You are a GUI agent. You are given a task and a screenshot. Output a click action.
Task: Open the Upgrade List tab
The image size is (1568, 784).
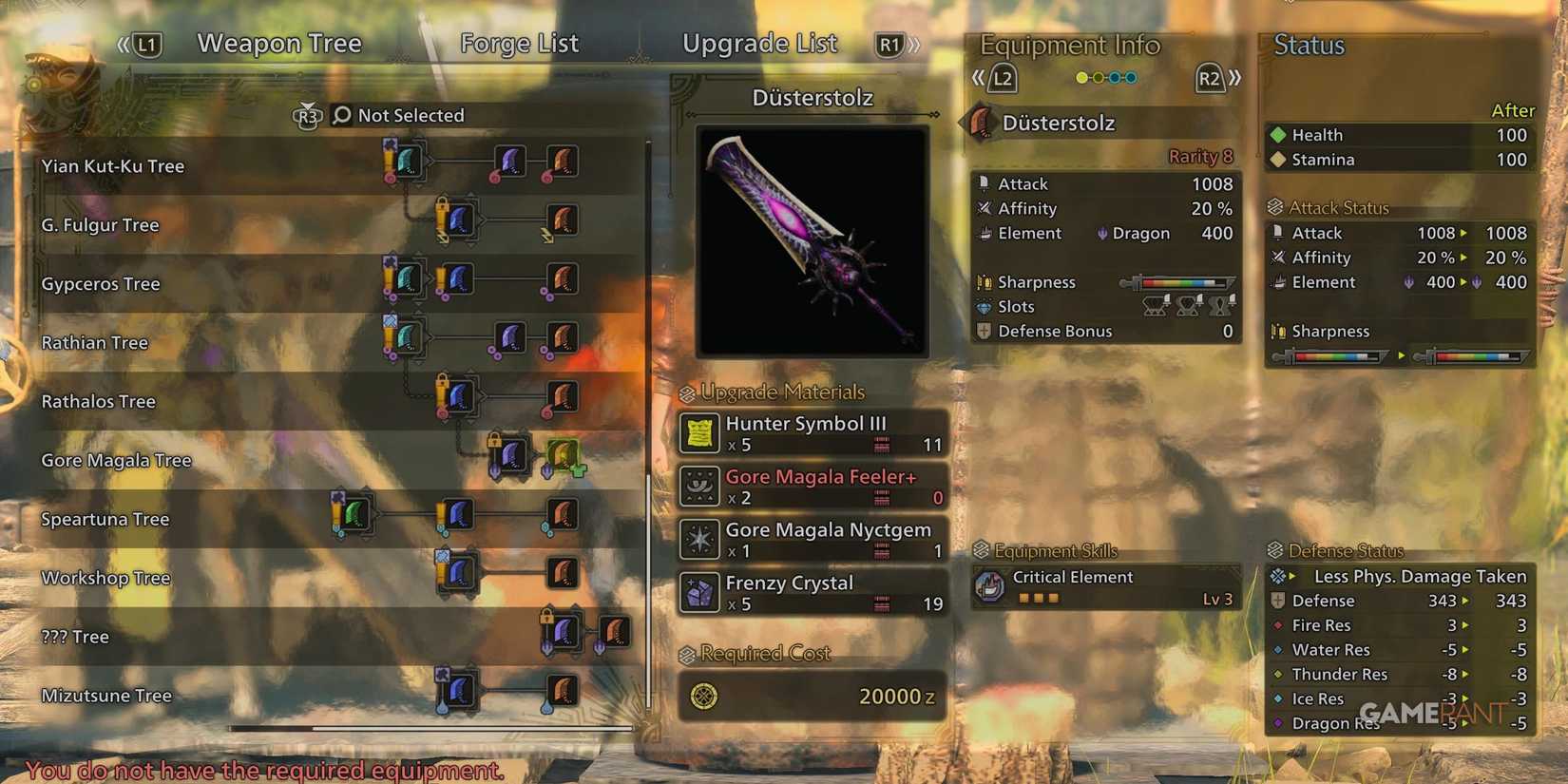759,44
